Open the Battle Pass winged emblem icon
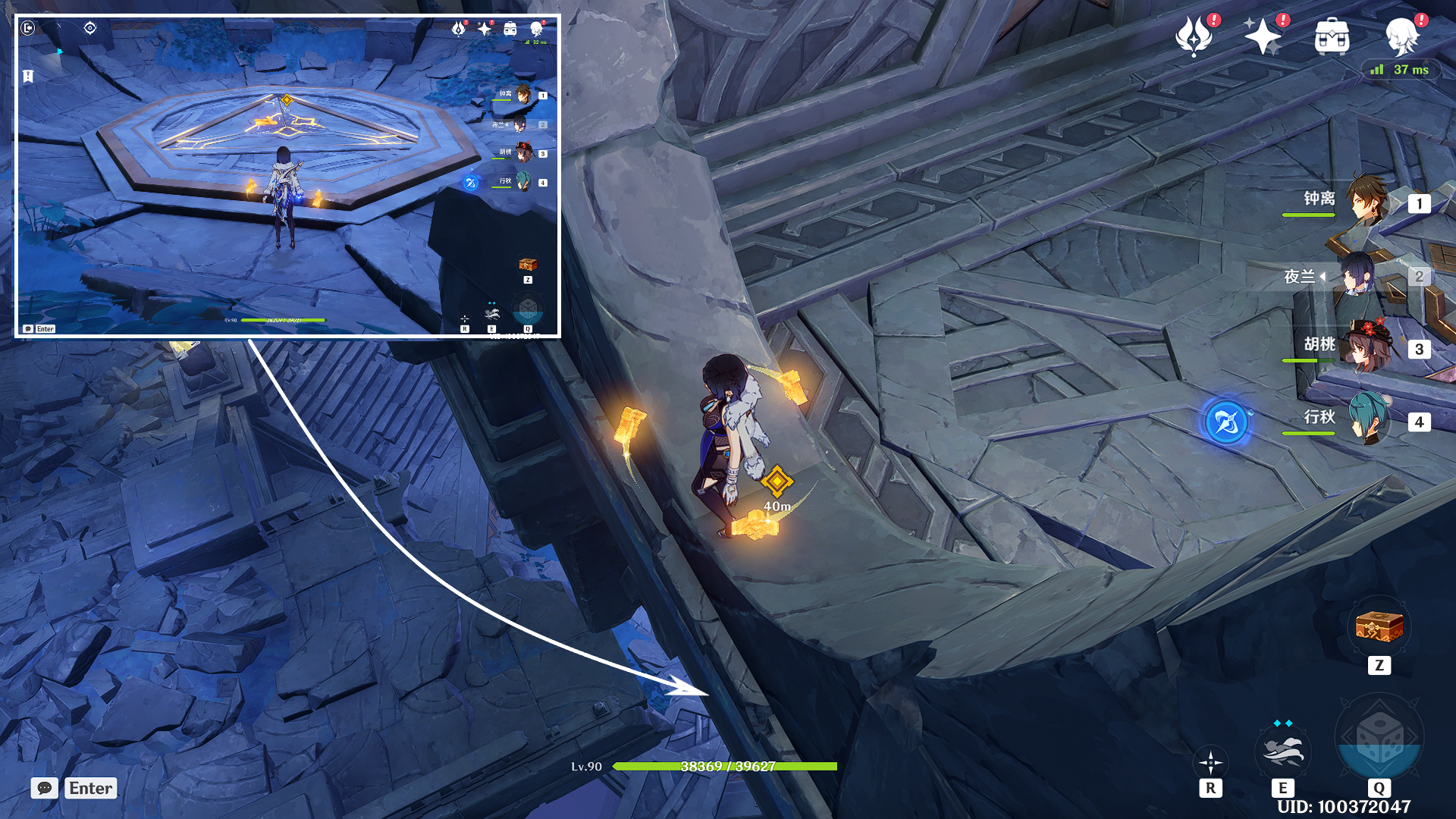1456x819 pixels. [x=1193, y=36]
